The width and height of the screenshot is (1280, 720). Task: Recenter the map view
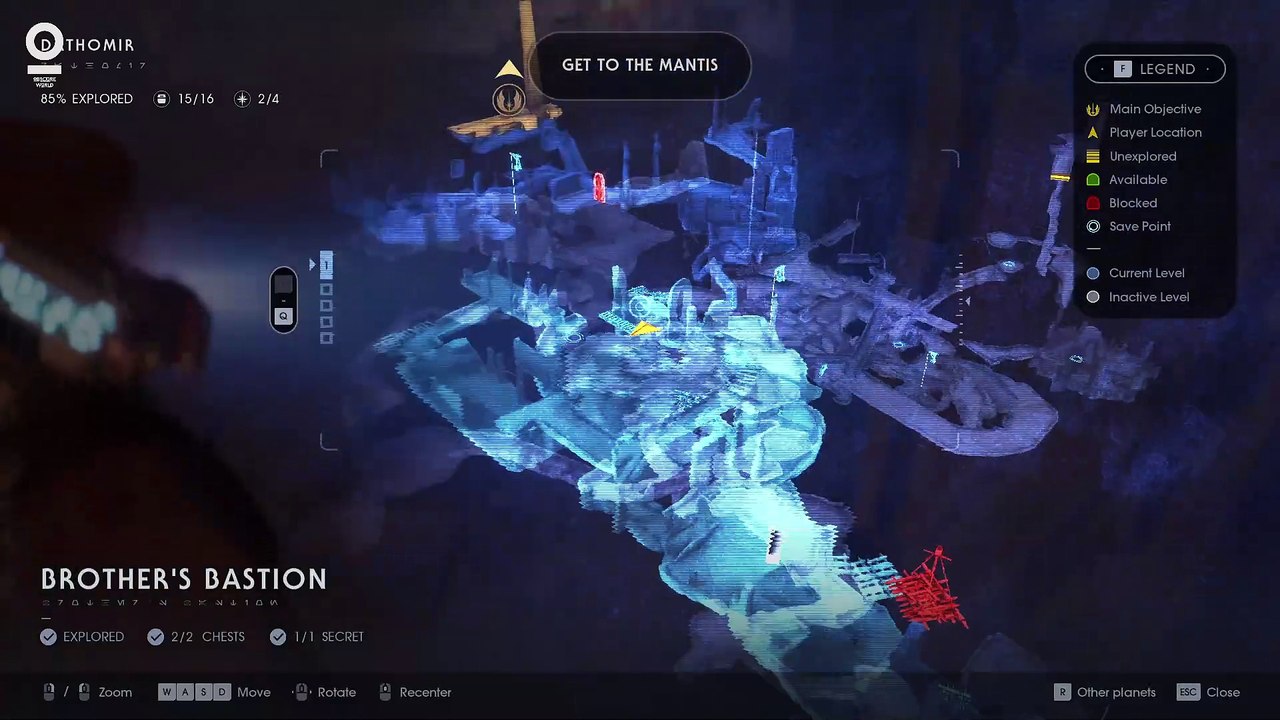(x=414, y=692)
